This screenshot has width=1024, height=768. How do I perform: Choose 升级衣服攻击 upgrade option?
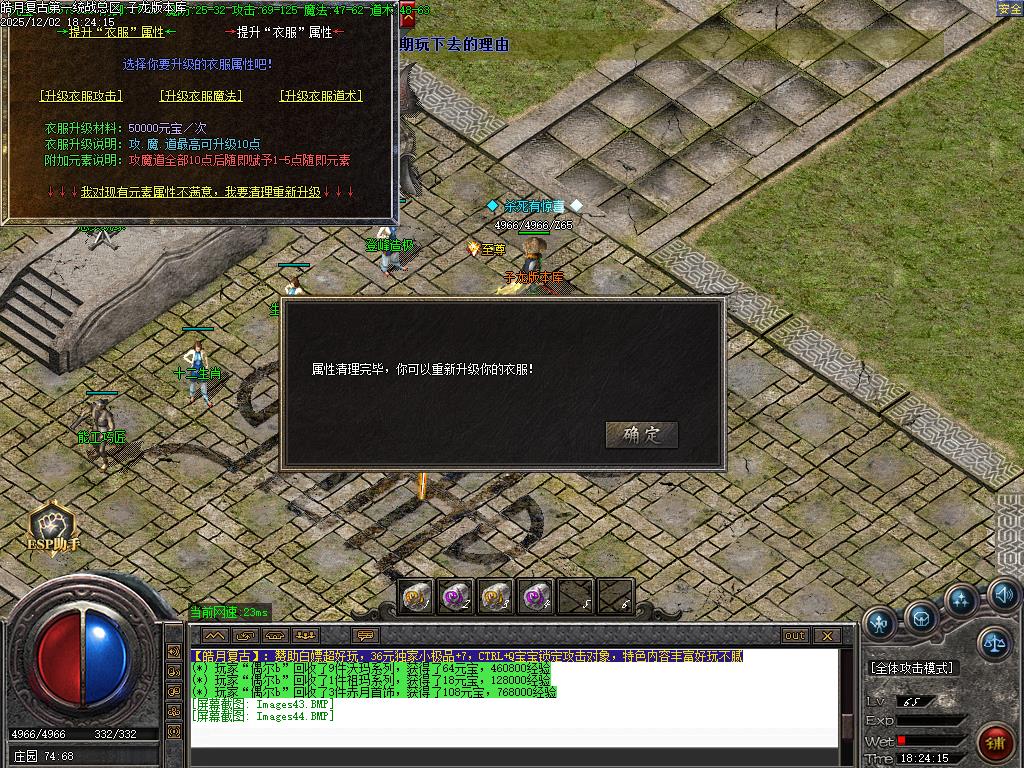click(x=81, y=96)
